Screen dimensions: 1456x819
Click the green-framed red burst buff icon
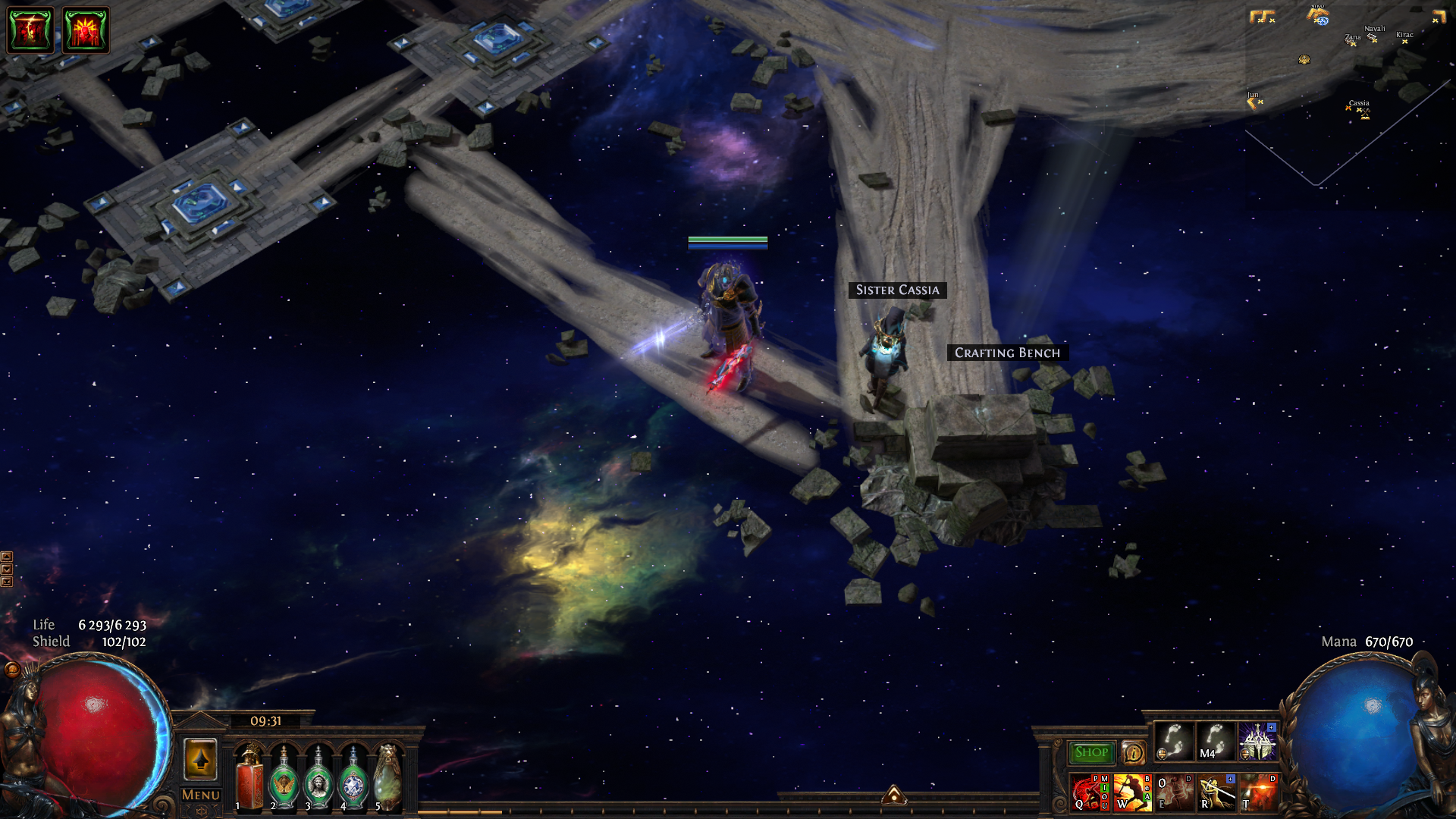click(x=86, y=30)
